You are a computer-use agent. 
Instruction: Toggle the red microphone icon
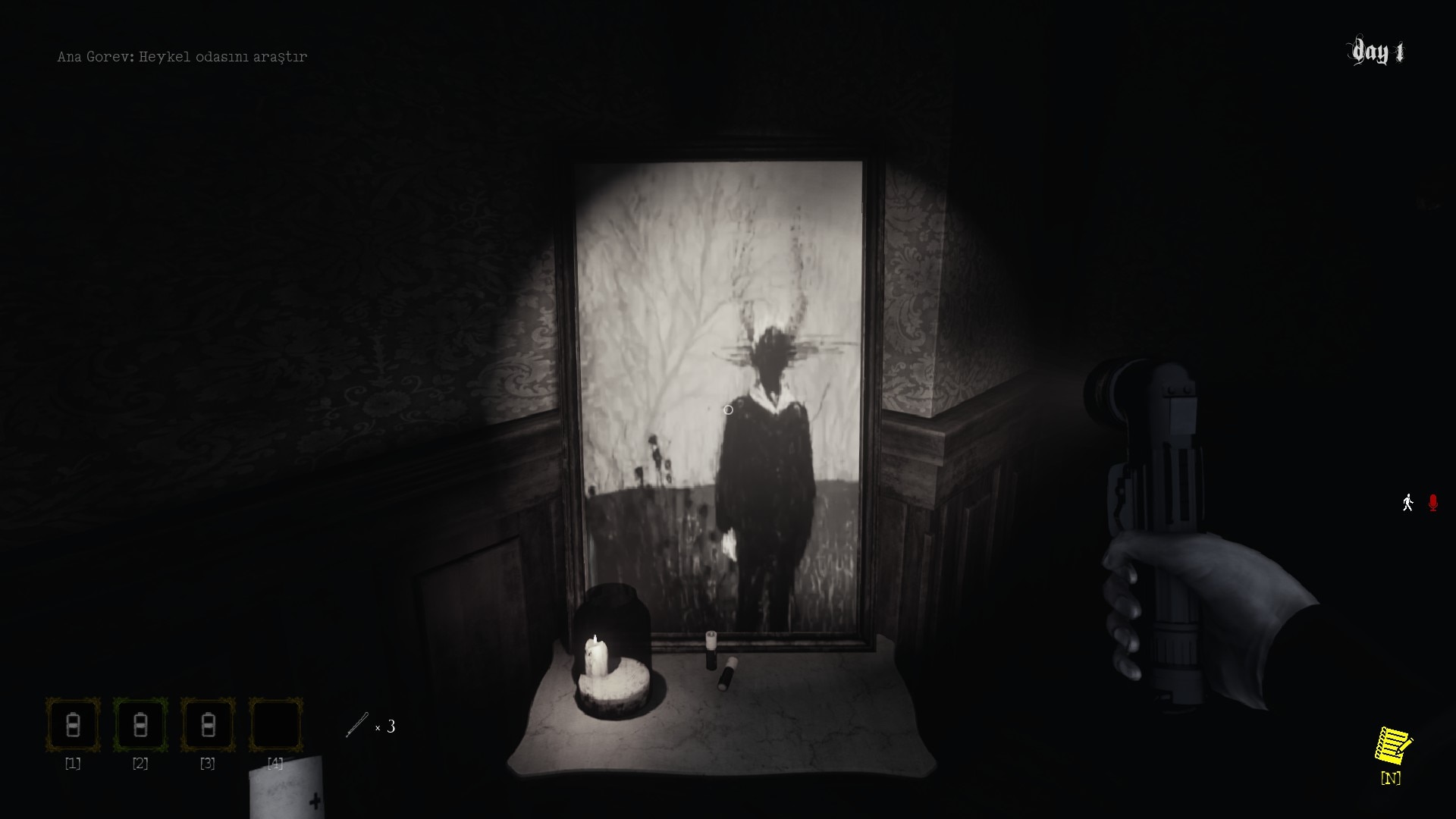click(1432, 503)
